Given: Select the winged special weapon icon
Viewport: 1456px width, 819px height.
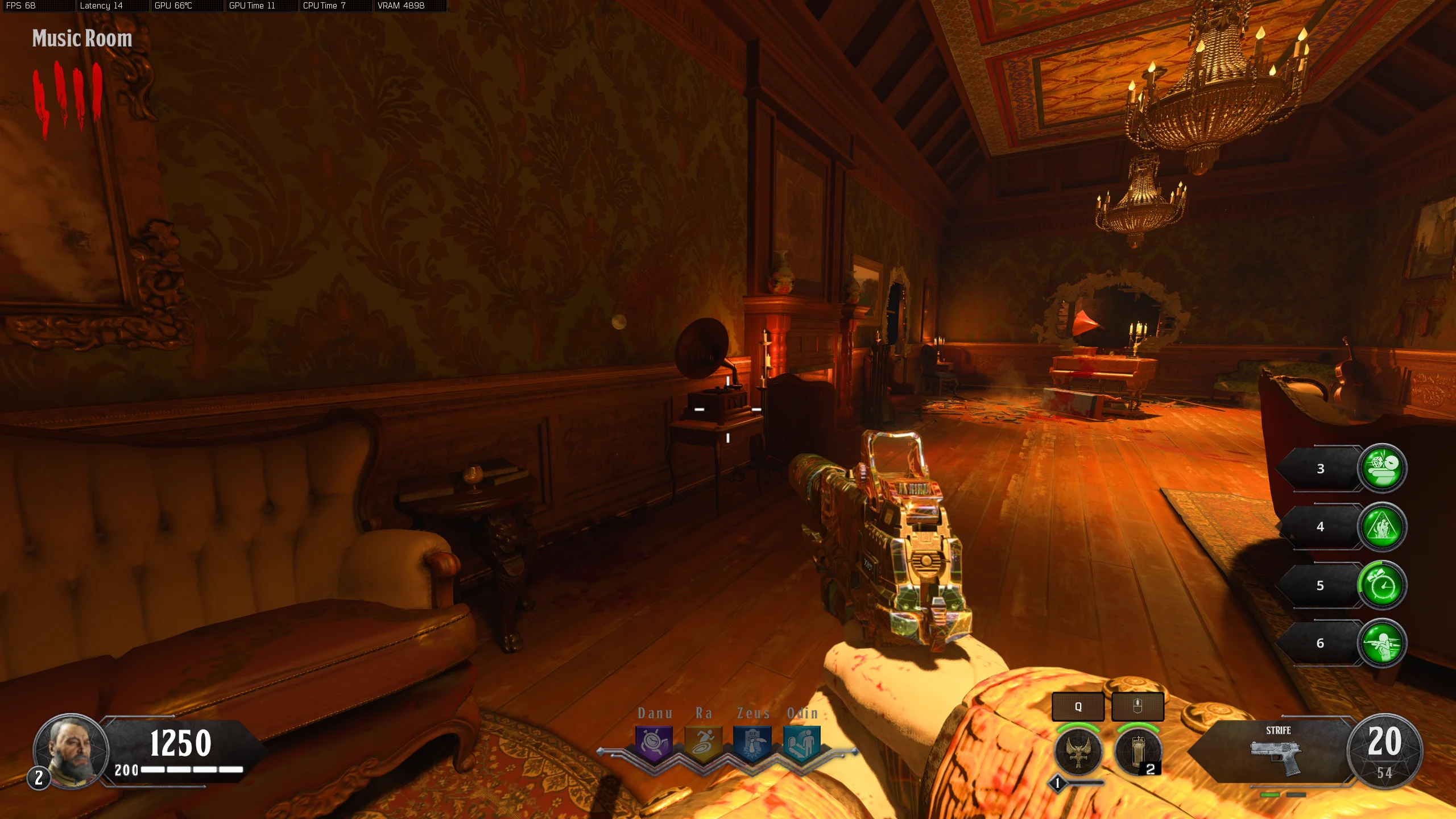Looking at the screenshot, I should [x=1078, y=752].
